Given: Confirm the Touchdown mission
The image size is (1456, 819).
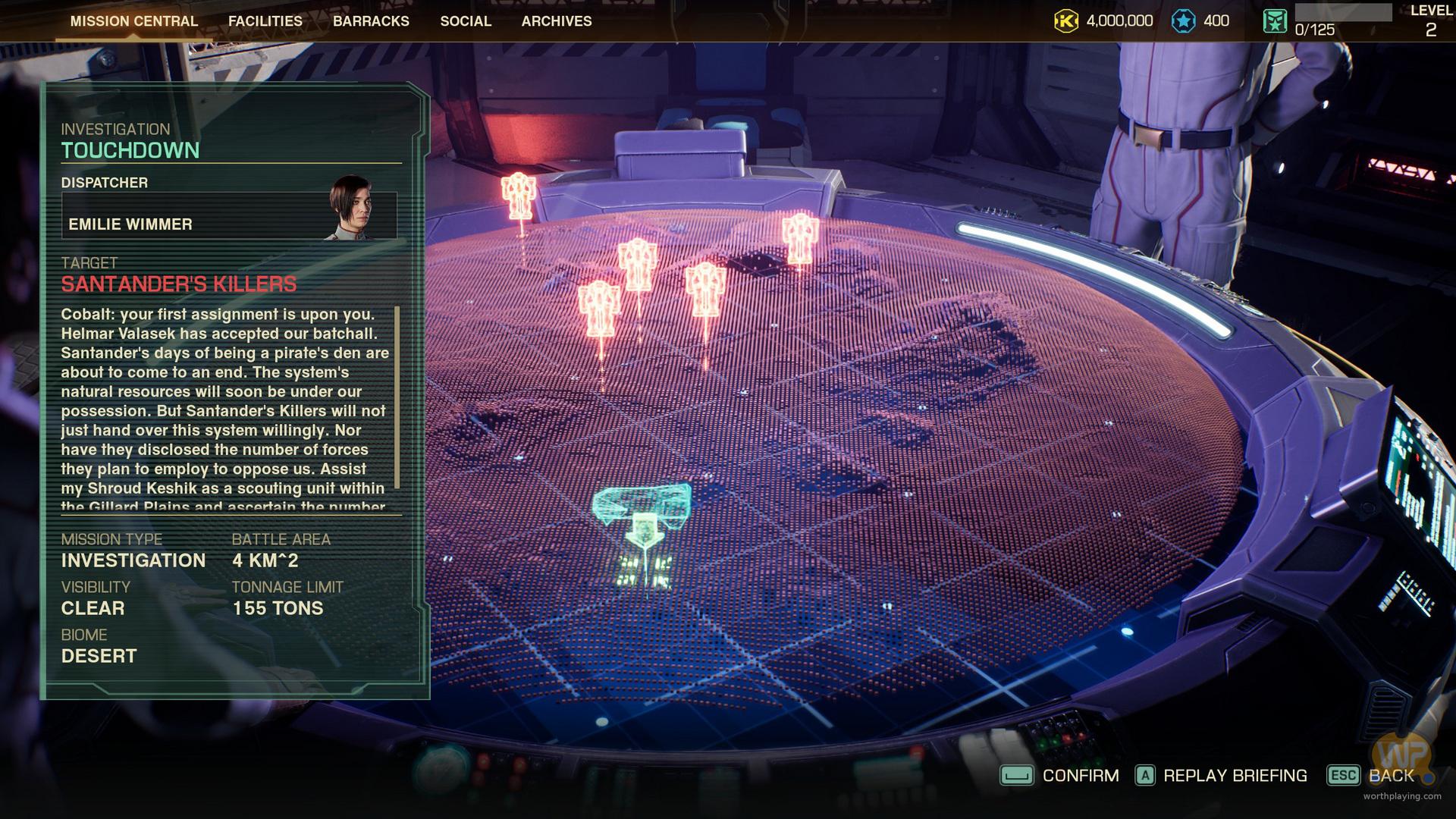Looking at the screenshot, I should [x=1060, y=776].
